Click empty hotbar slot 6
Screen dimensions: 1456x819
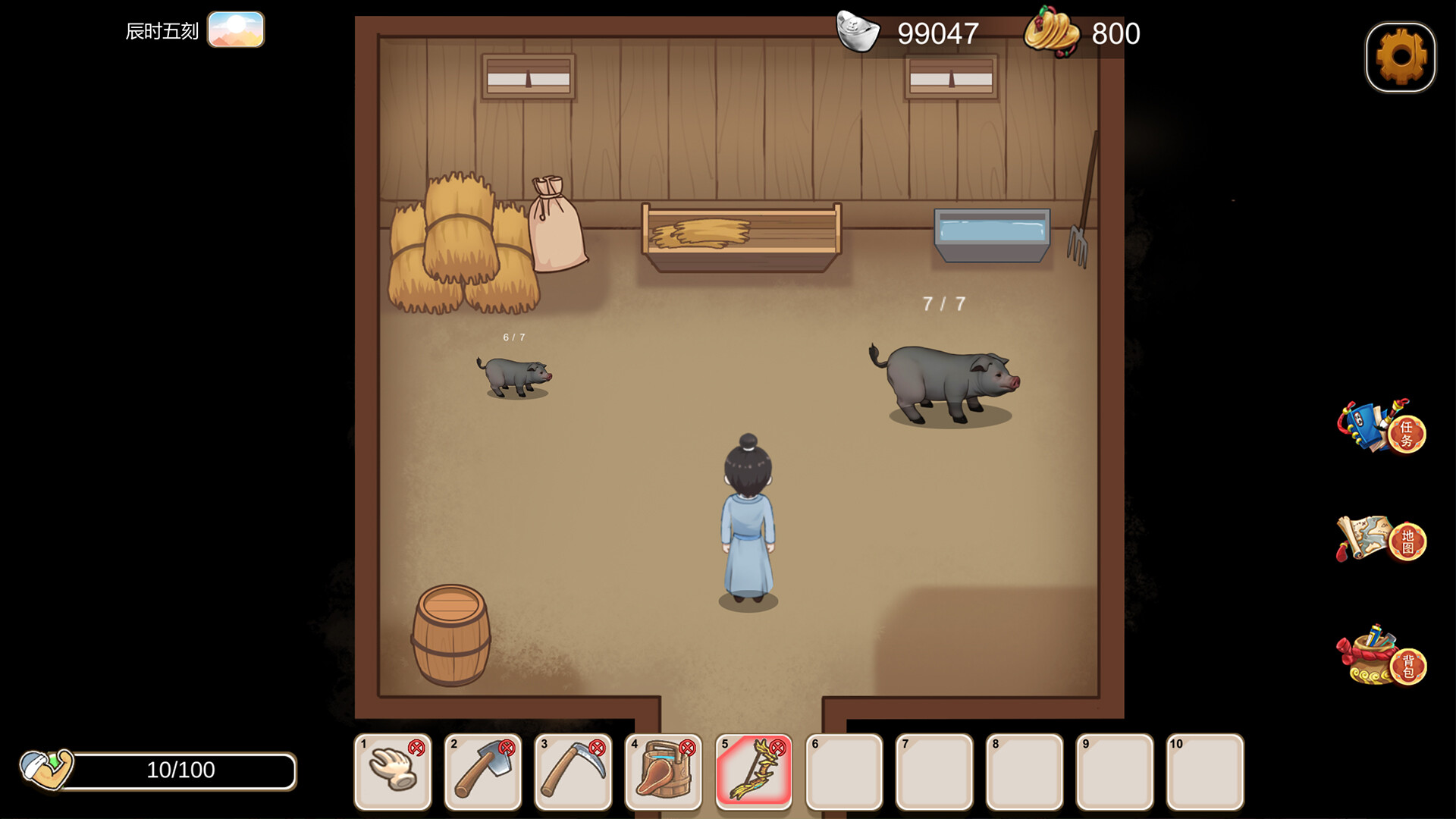click(x=844, y=772)
